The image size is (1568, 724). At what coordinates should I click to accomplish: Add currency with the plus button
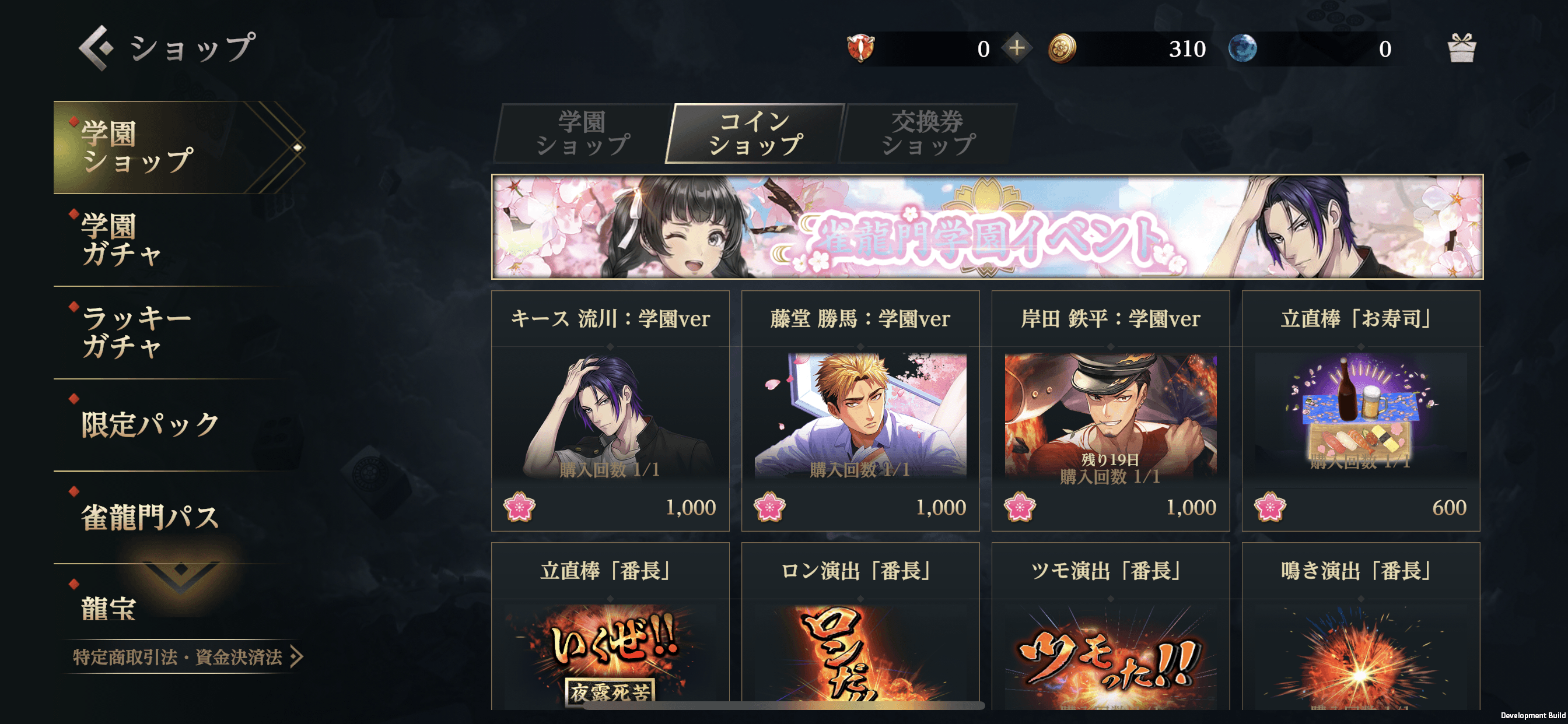point(1017,48)
